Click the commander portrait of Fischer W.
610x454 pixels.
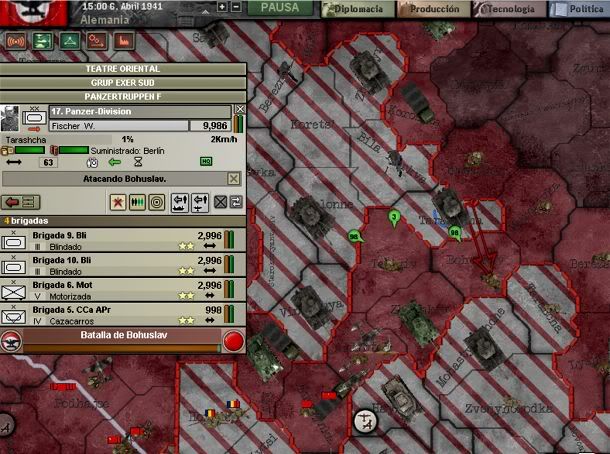tap(11, 116)
